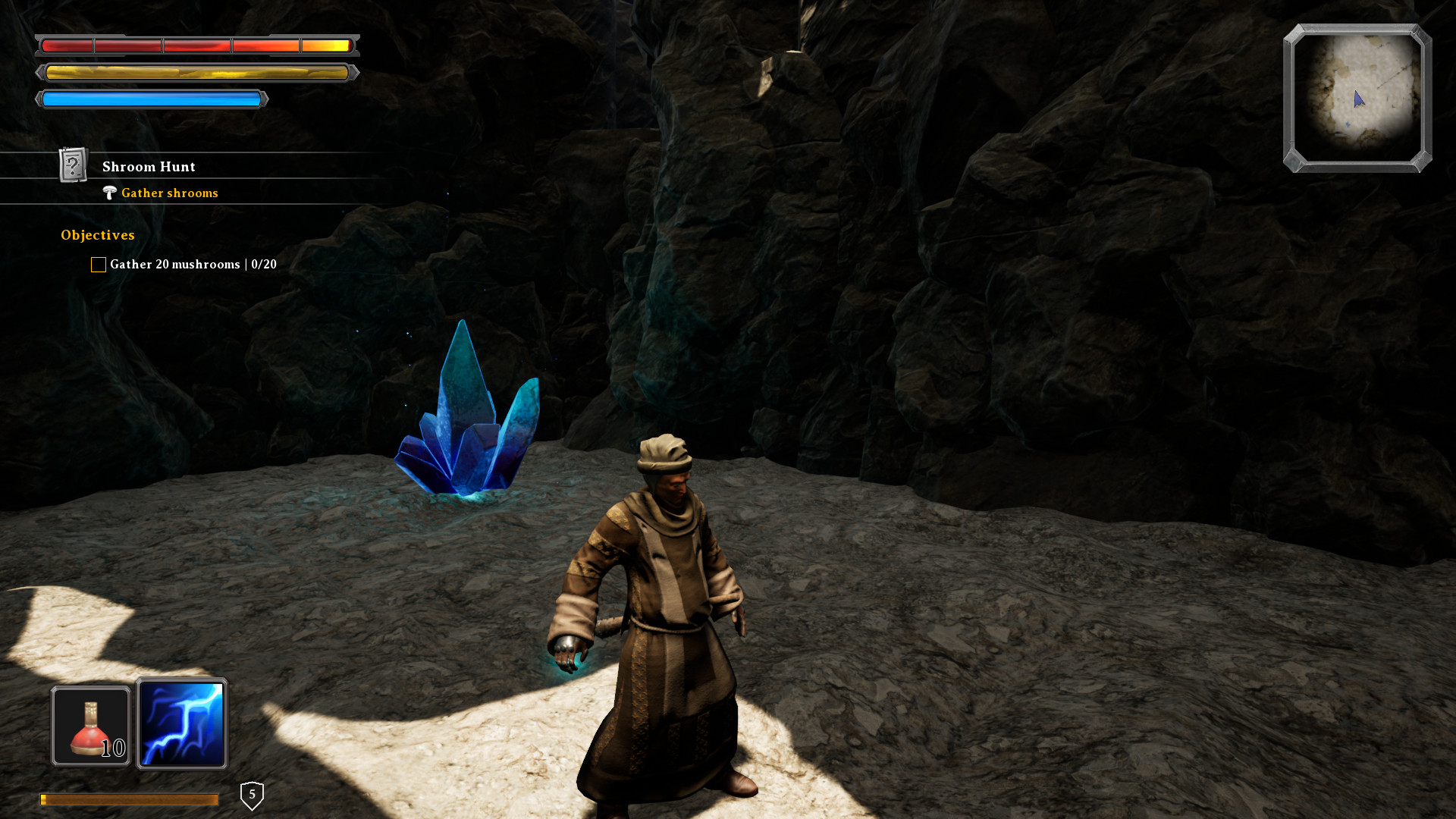Activate the lightning spell ability icon
Screen dimensions: 1456x819
(x=182, y=724)
